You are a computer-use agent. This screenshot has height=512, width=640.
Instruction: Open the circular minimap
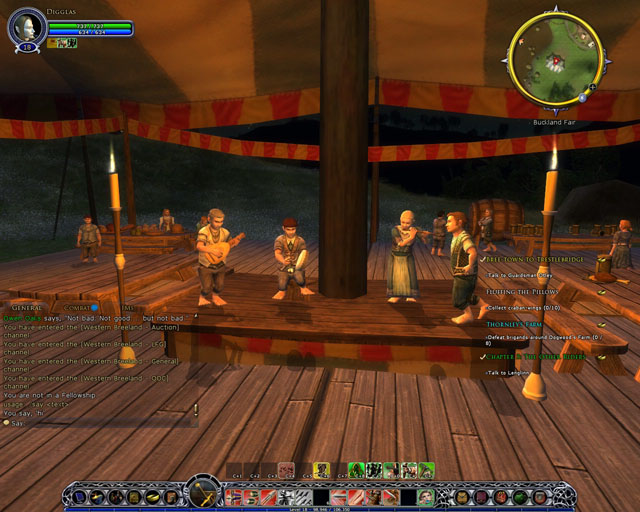(x=553, y=62)
